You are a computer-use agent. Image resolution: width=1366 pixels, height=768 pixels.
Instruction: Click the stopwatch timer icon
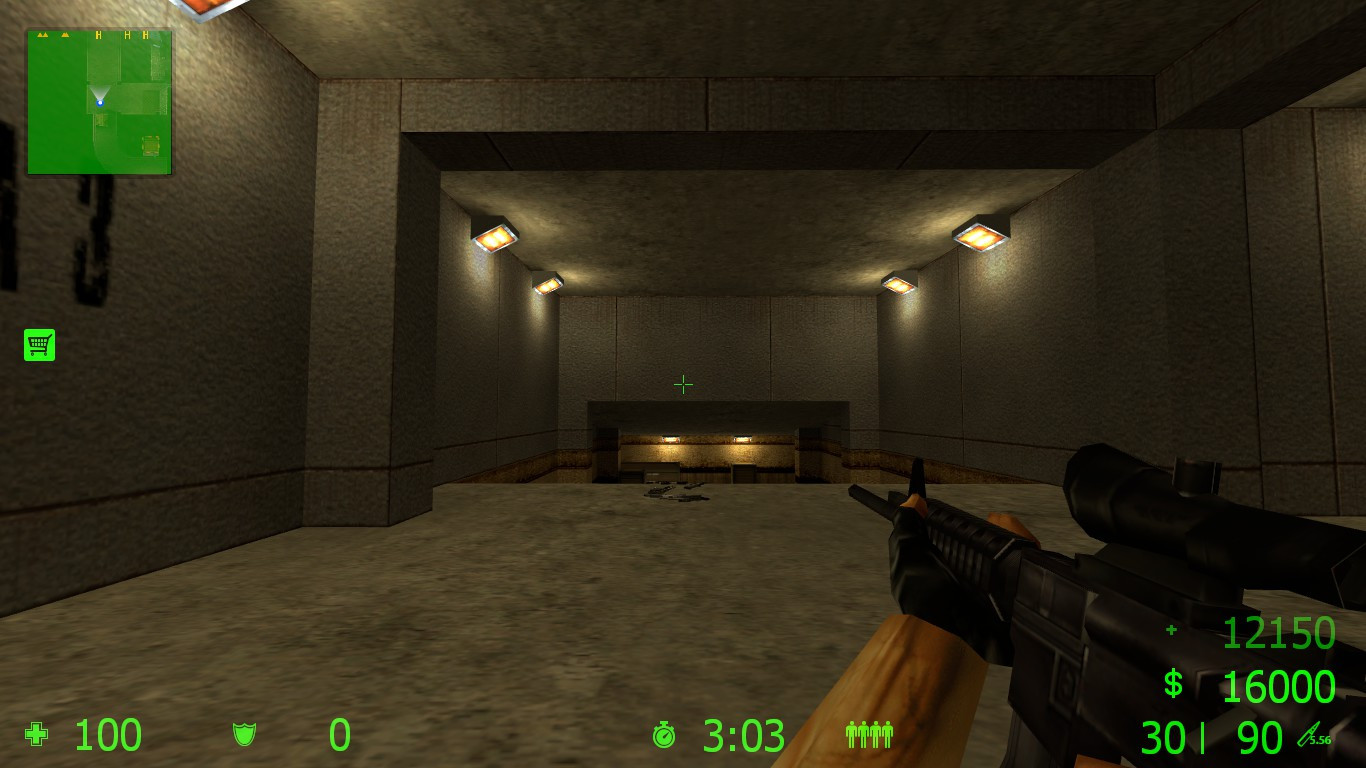click(664, 736)
